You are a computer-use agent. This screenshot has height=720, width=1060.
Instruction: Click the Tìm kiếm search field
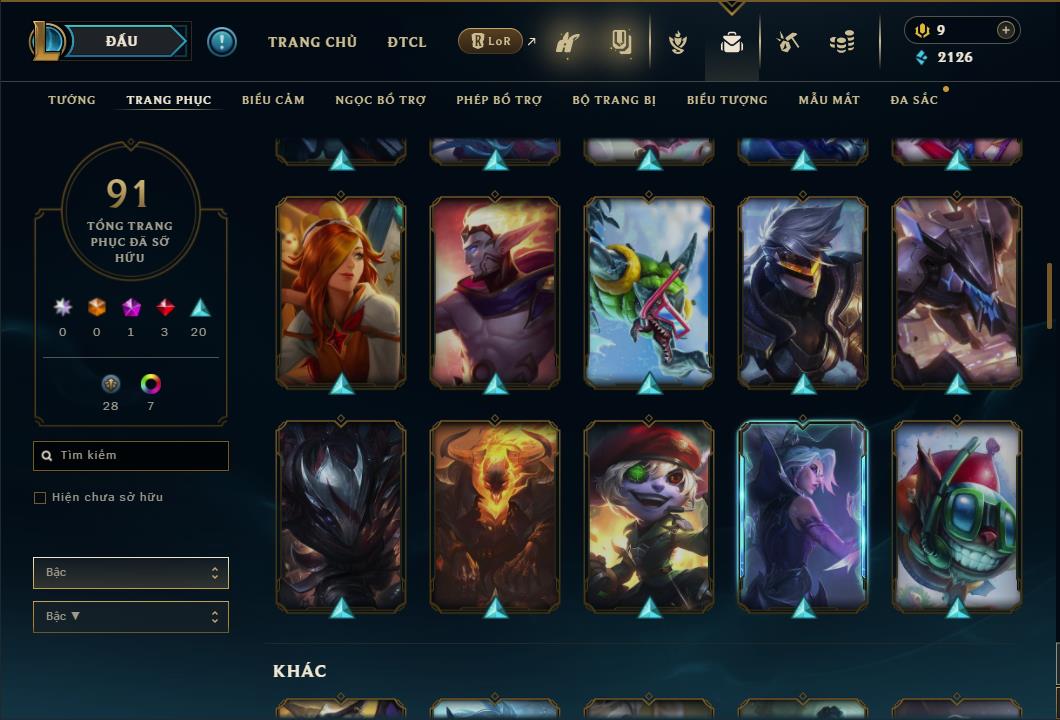click(x=131, y=456)
